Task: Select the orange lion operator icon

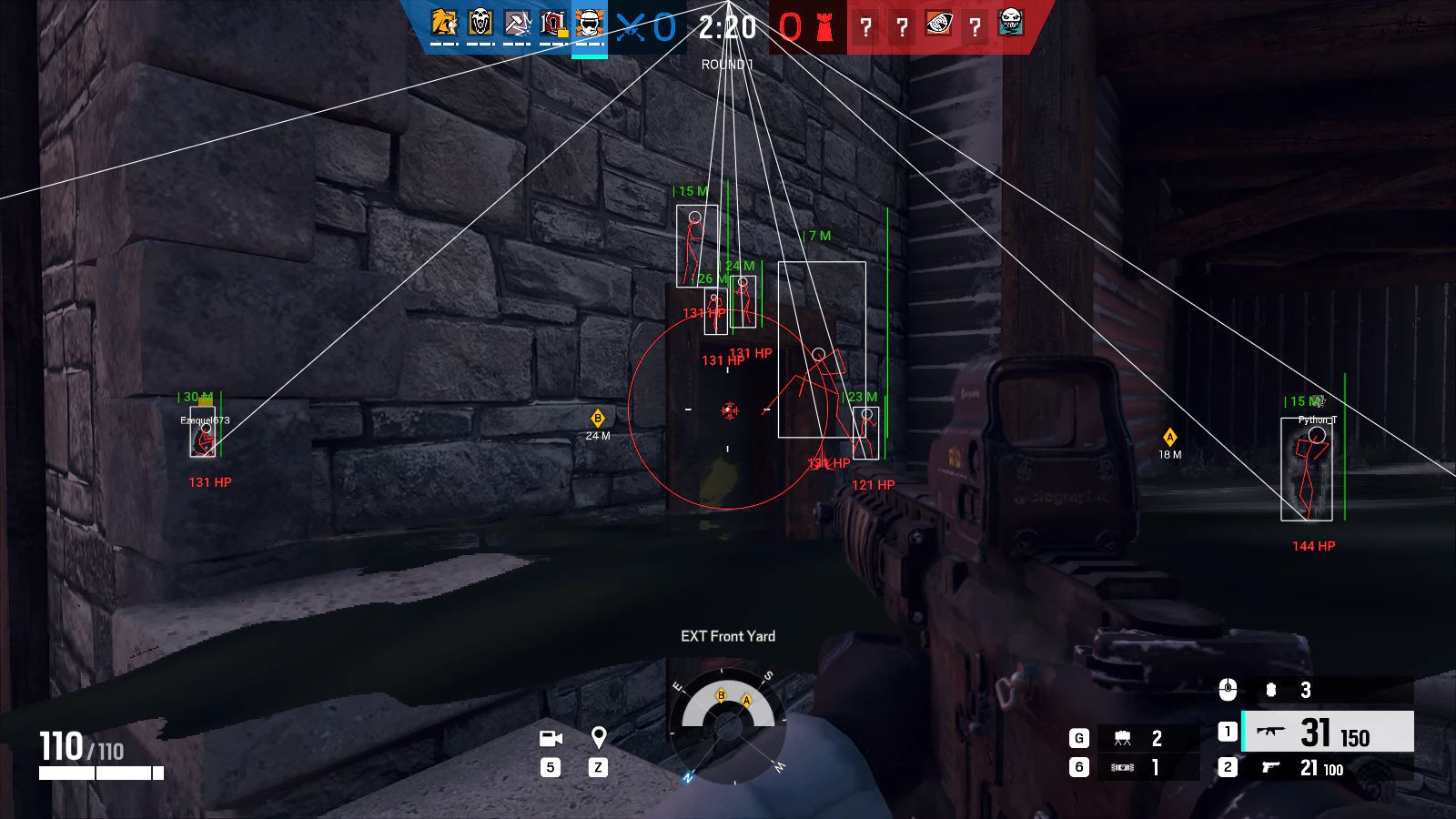Action: [x=444, y=23]
